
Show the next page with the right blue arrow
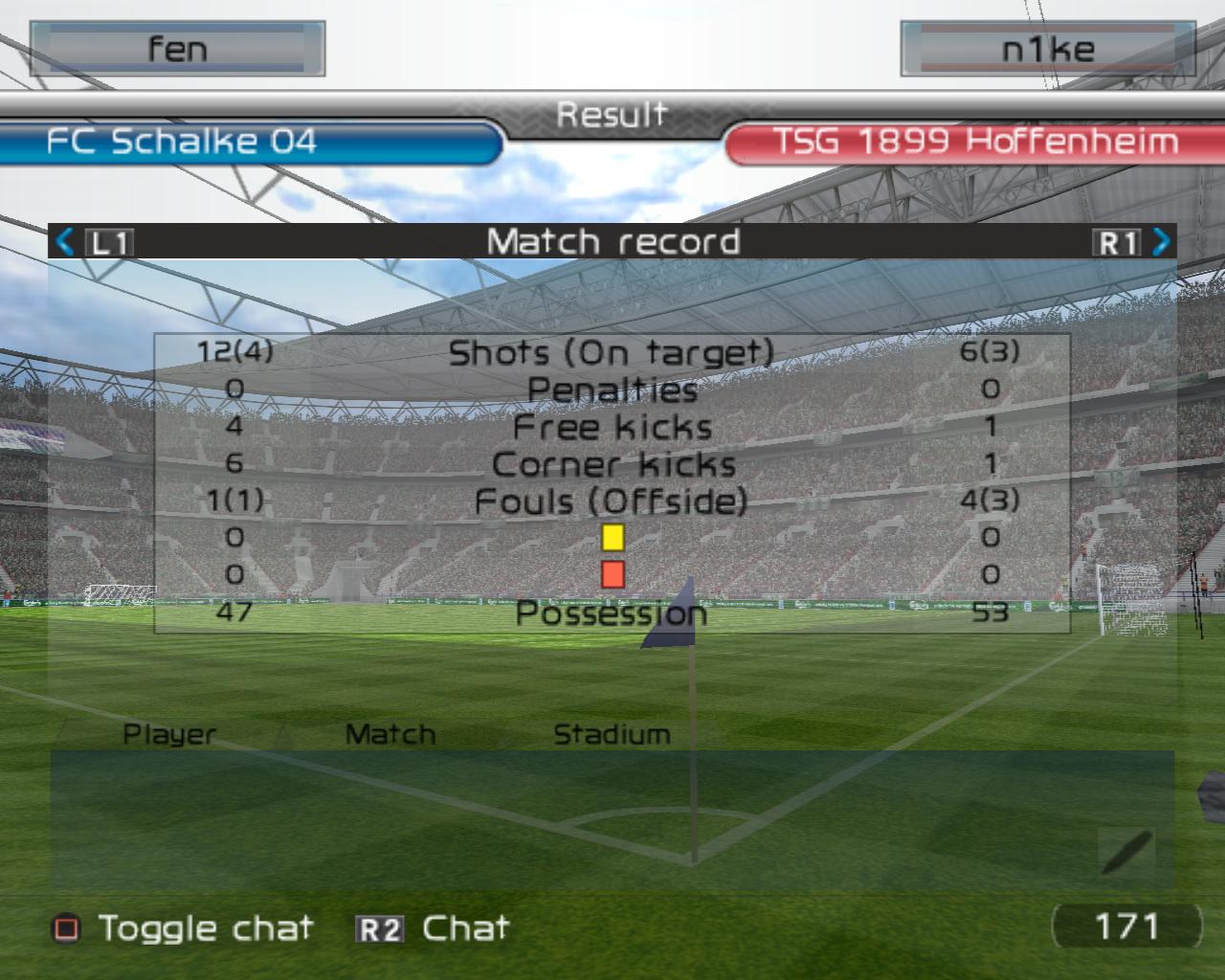[x=1161, y=241]
